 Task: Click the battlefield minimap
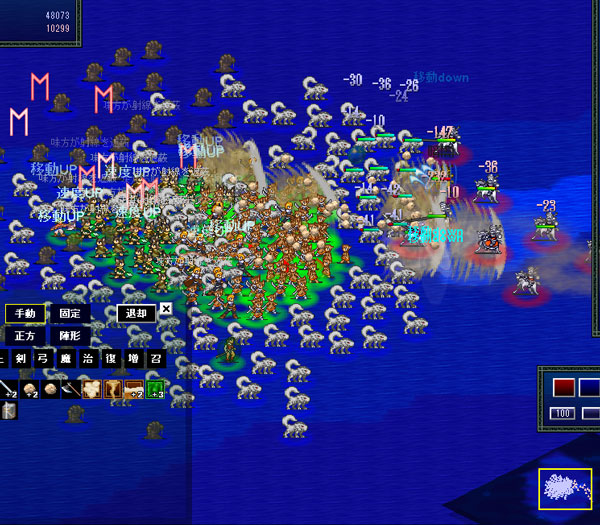(x=565, y=494)
